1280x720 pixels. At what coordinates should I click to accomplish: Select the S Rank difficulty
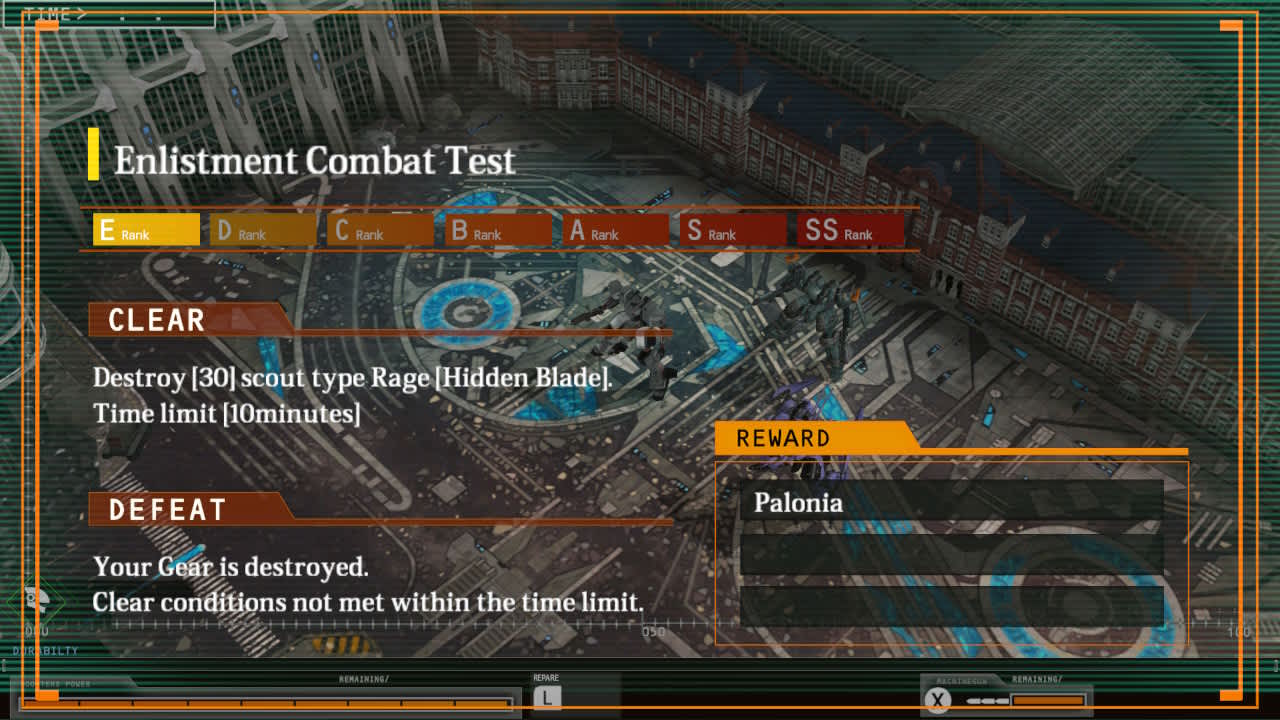point(732,229)
